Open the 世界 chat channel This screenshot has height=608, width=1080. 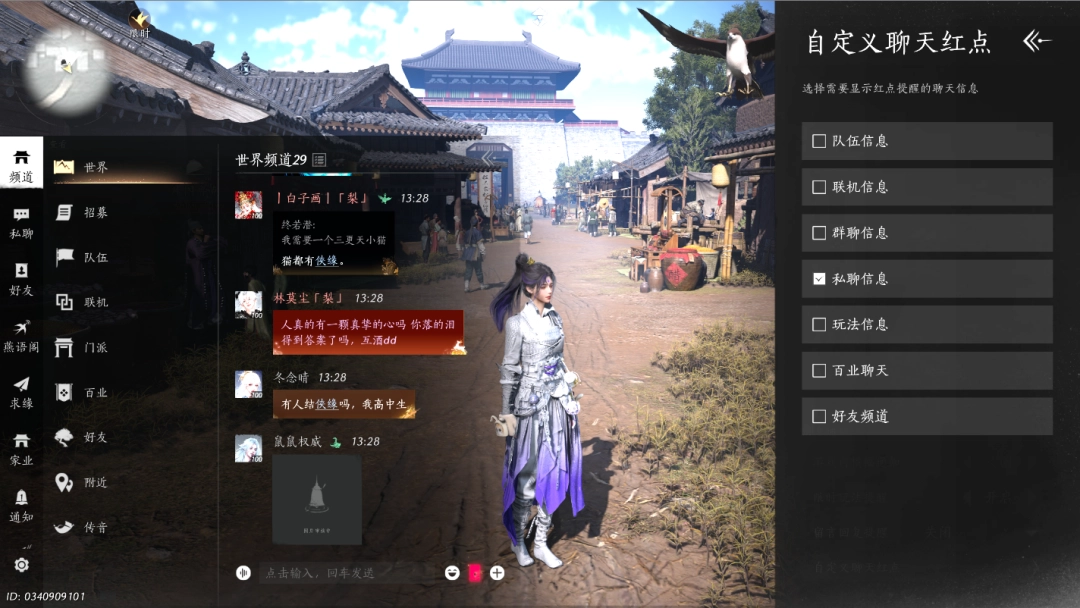(95, 167)
